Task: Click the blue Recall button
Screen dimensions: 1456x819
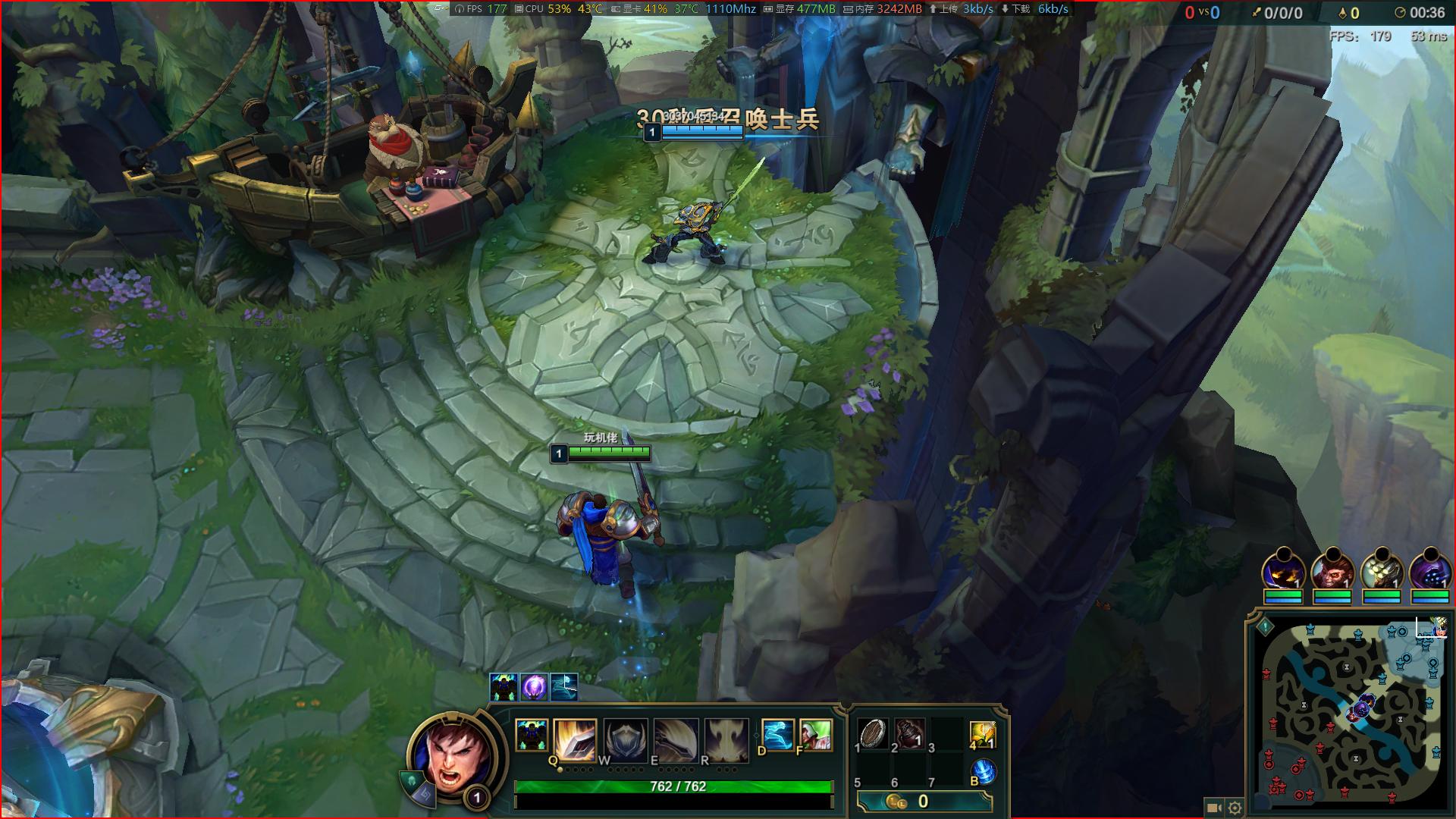Action: [x=983, y=772]
